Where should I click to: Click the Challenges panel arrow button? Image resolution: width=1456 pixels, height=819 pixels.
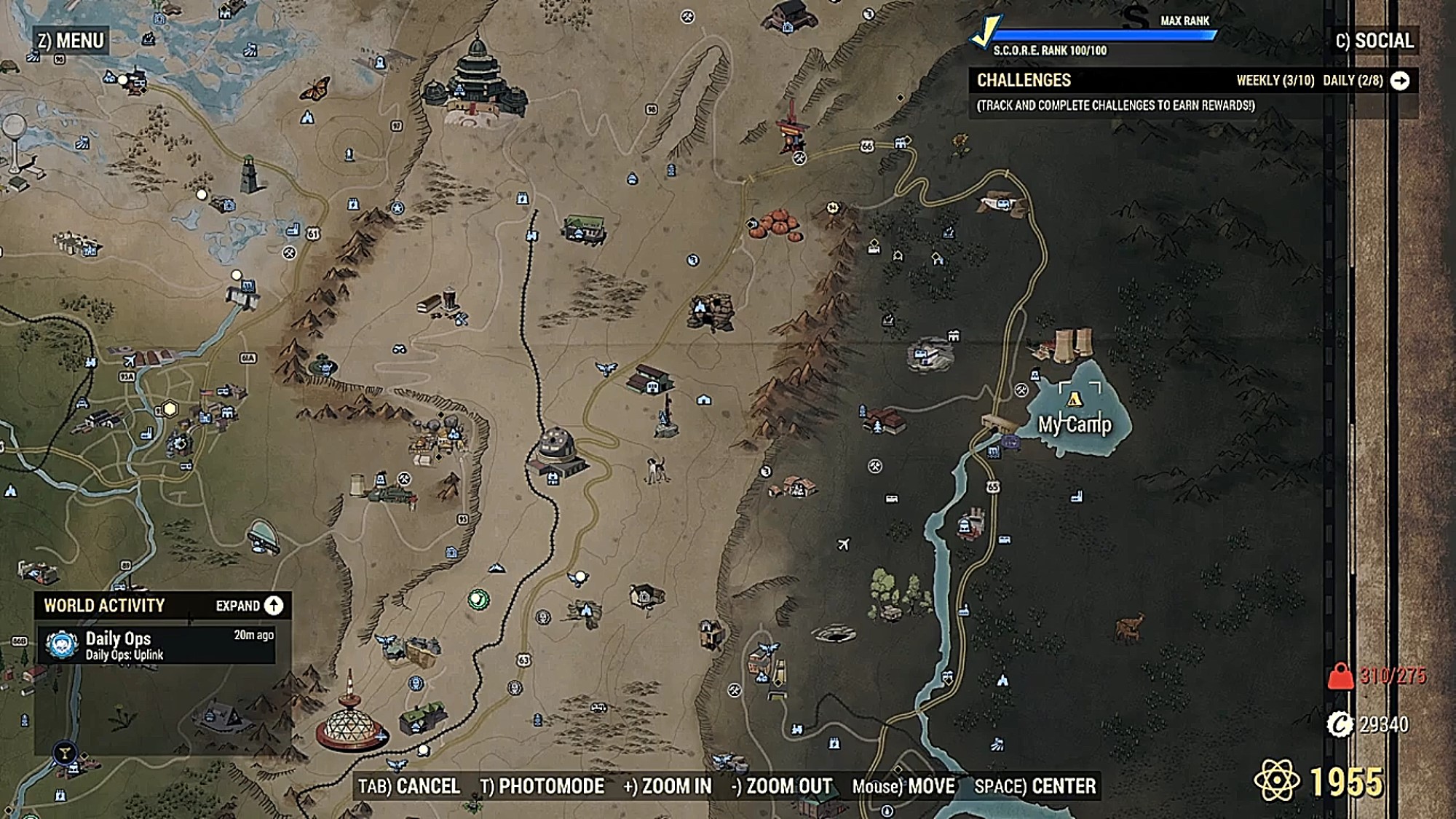click(x=1399, y=81)
